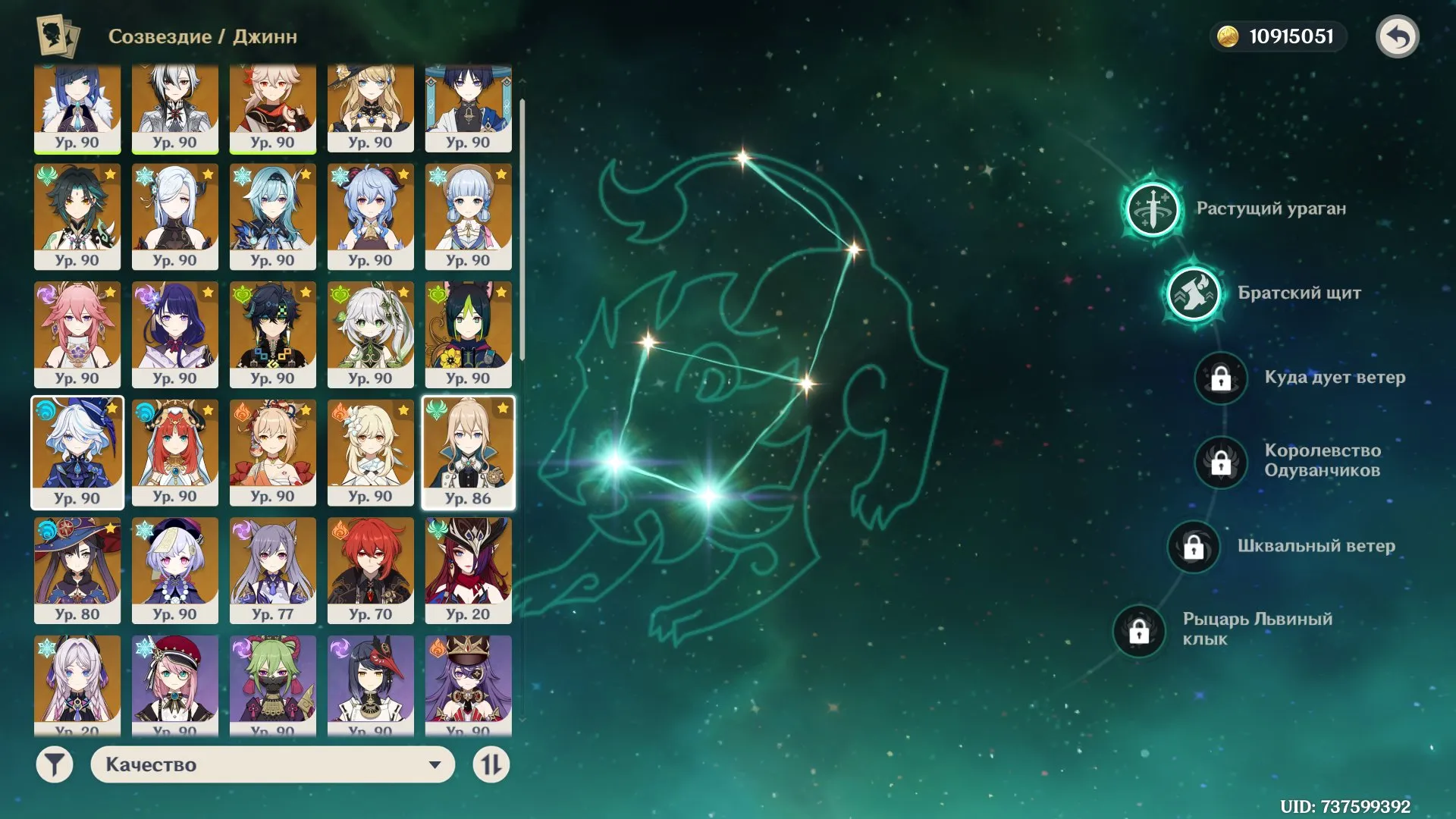Open the «Растущий ураган» constellation node
The image size is (1456, 819).
pos(1152,212)
